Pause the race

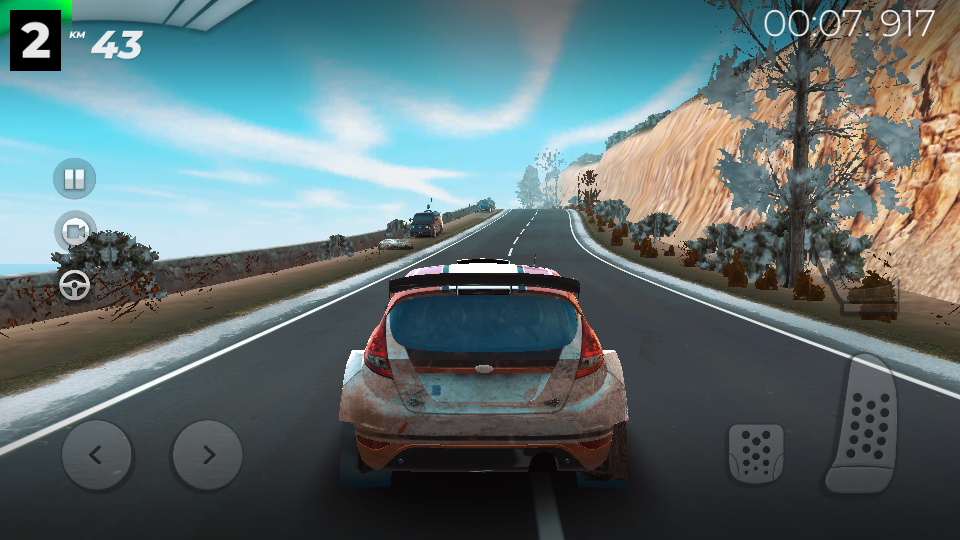74,179
